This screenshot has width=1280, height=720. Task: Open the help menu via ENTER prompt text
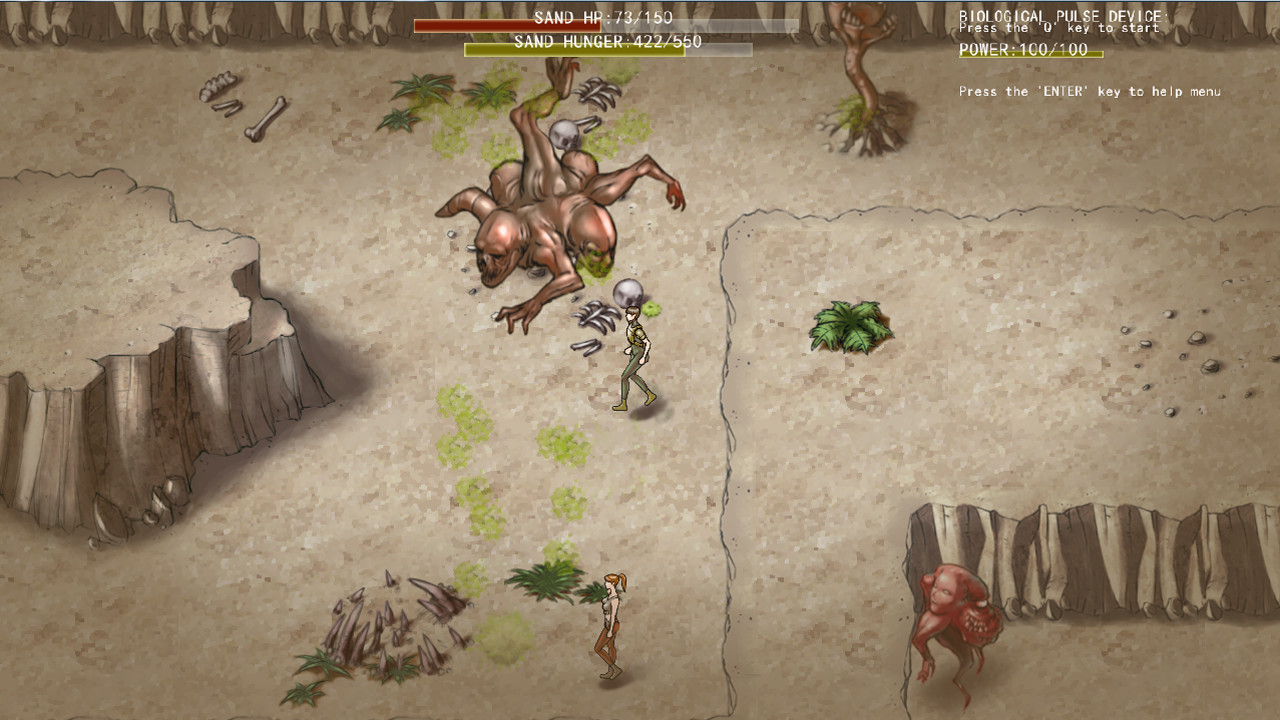point(1088,91)
